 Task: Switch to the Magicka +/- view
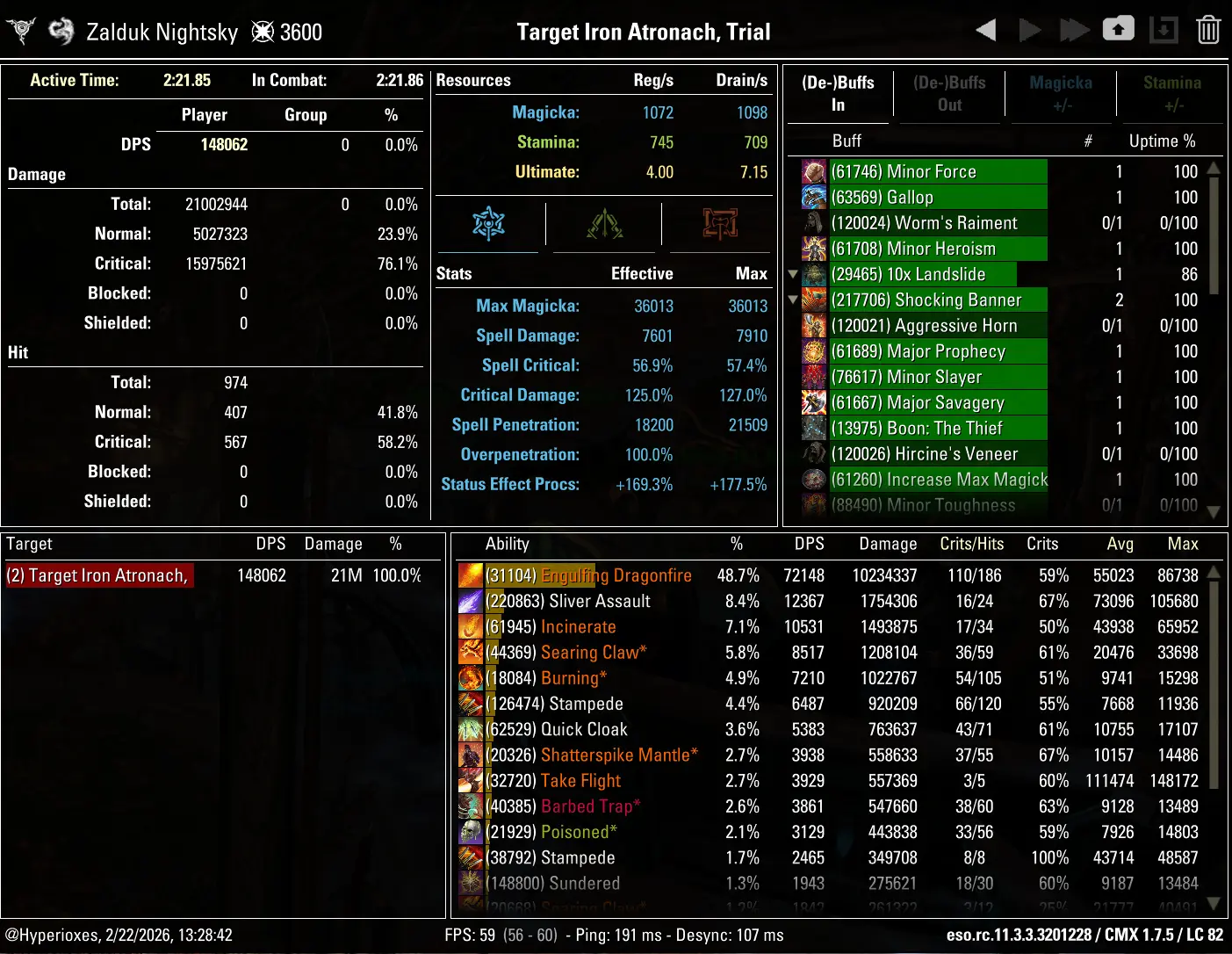point(1061,93)
